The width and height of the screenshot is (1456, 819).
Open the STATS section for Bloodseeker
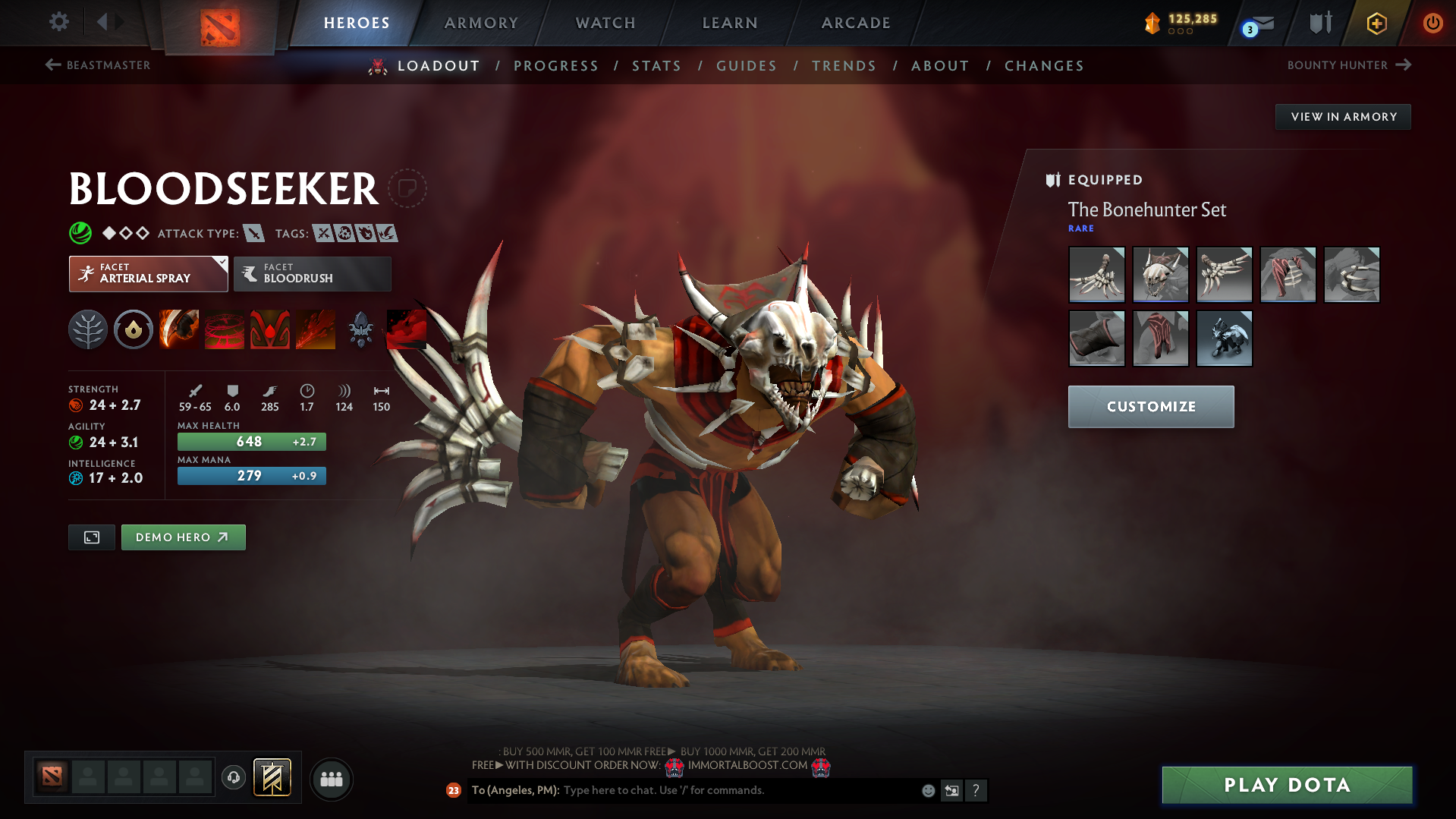[656, 65]
